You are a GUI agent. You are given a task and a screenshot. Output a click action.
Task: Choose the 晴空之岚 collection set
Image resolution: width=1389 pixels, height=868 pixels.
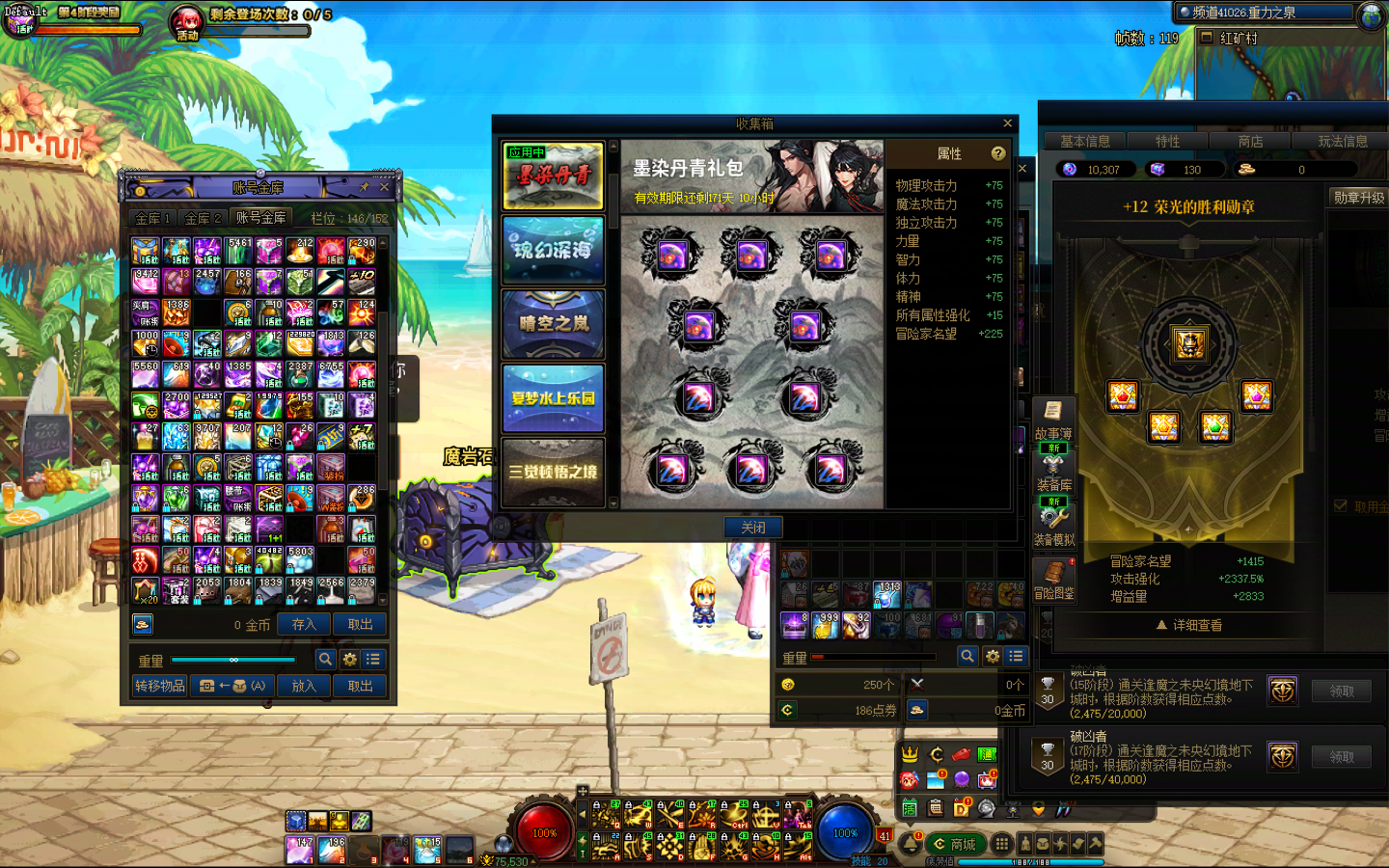pos(553,324)
